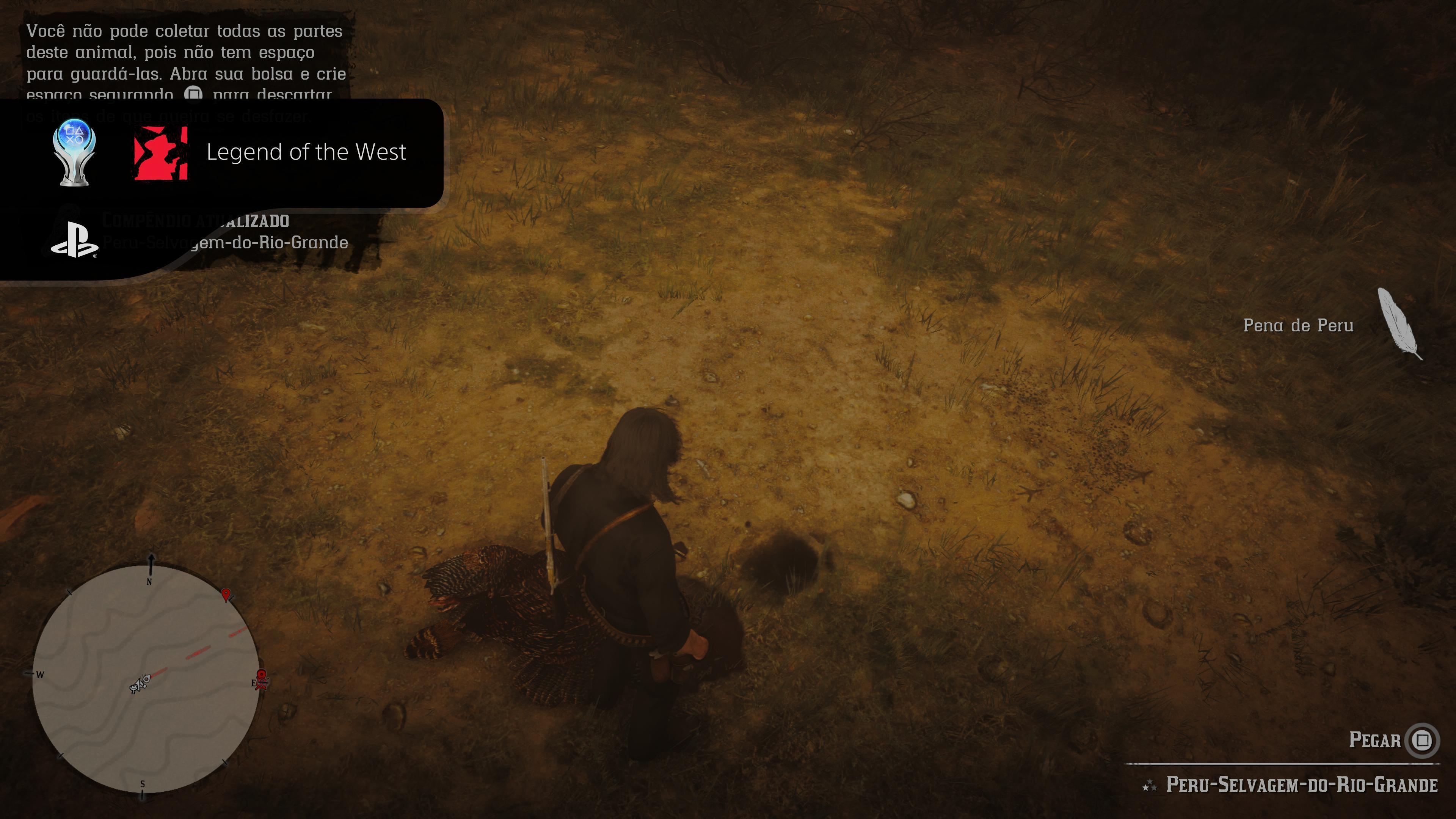Click the platinum trophy icon in notification
Image resolution: width=1456 pixels, height=819 pixels.
coord(74,152)
